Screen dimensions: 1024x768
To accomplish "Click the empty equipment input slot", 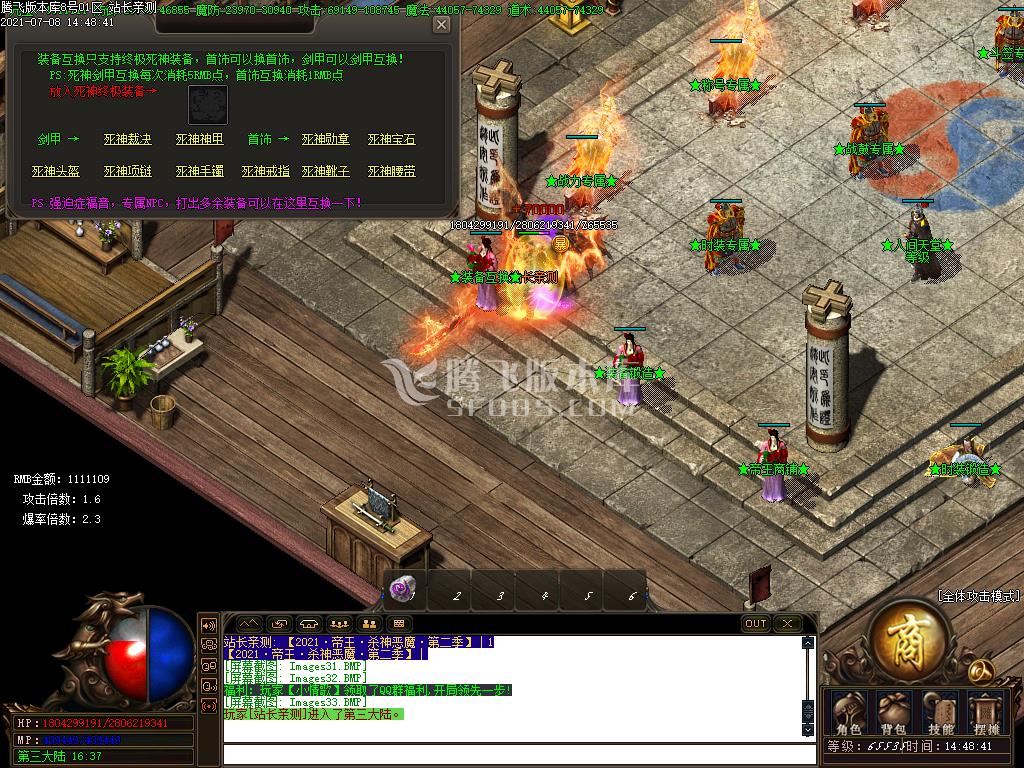I will point(208,105).
